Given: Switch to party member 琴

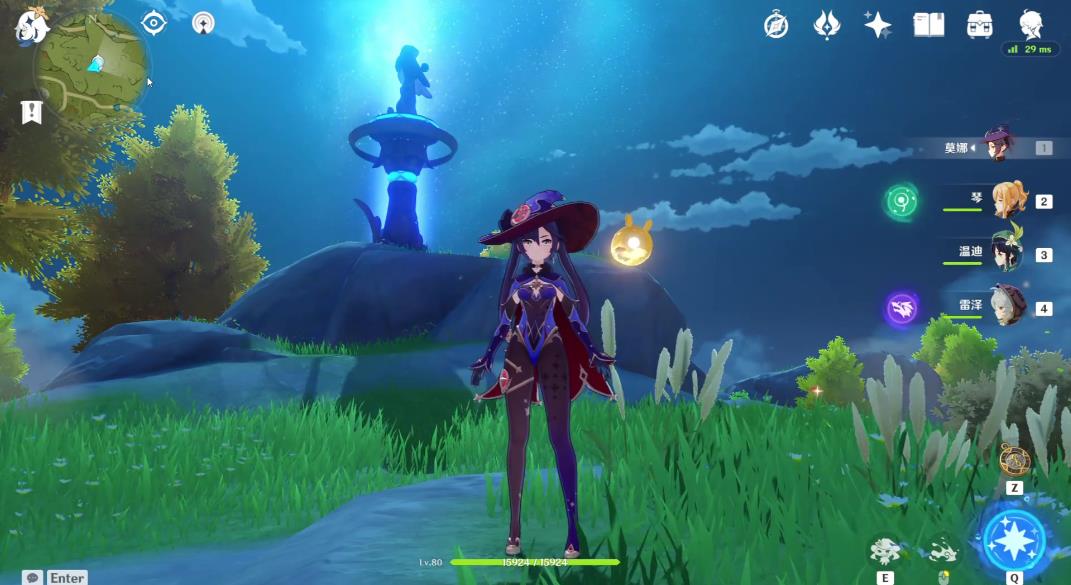Looking at the screenshot, I should pyautogui.click(x=1009, y=201).
